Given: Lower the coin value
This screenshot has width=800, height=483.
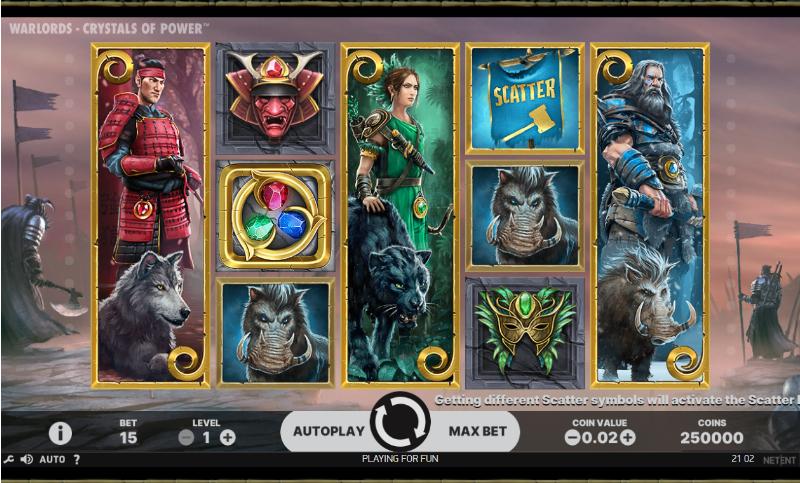Looking at the screenshot, I should 573,437.
